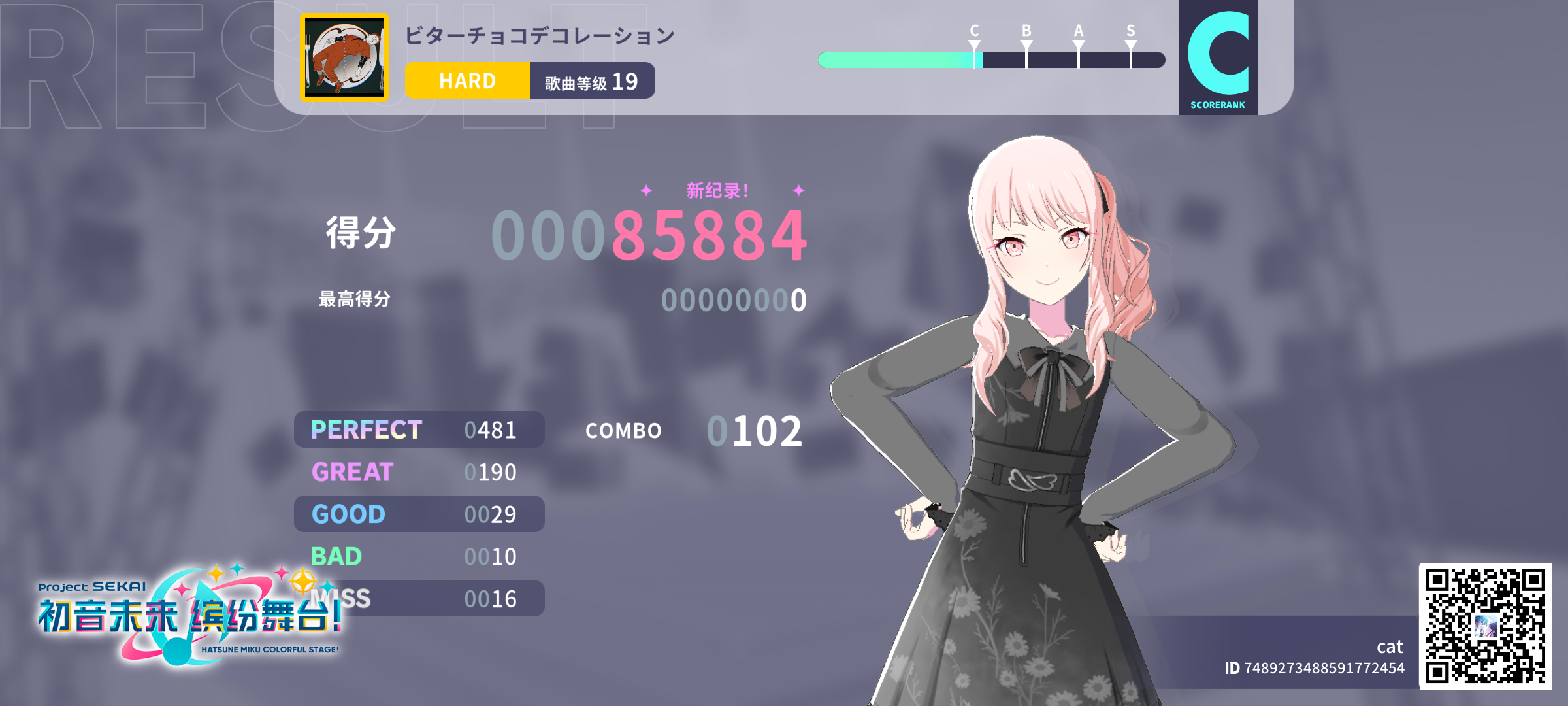Expand the MISS judgment row
Image resolution: width=1568 pixels, height=706 pixels.
(x=419, y=598)
